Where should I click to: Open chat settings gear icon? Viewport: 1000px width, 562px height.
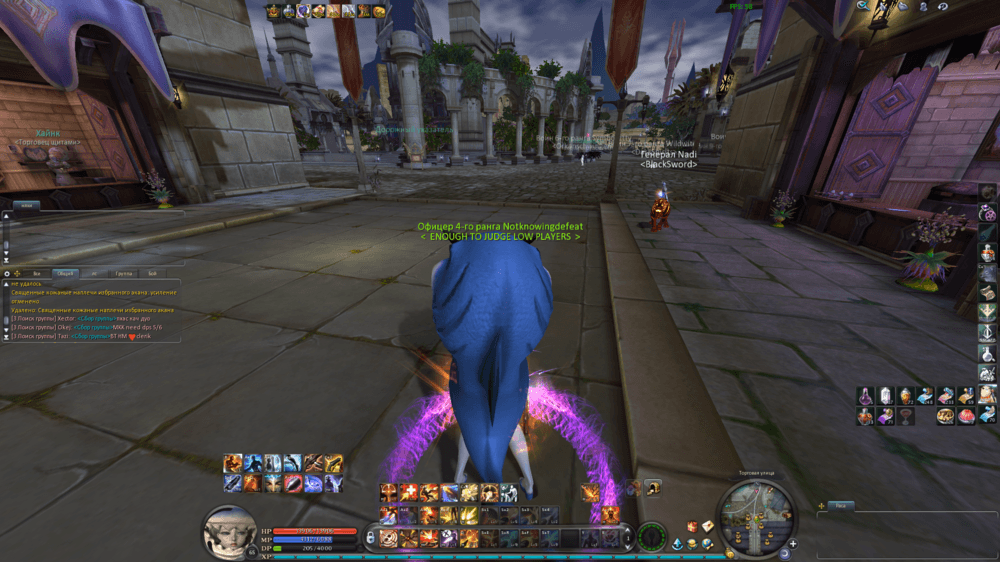[7, 272]
